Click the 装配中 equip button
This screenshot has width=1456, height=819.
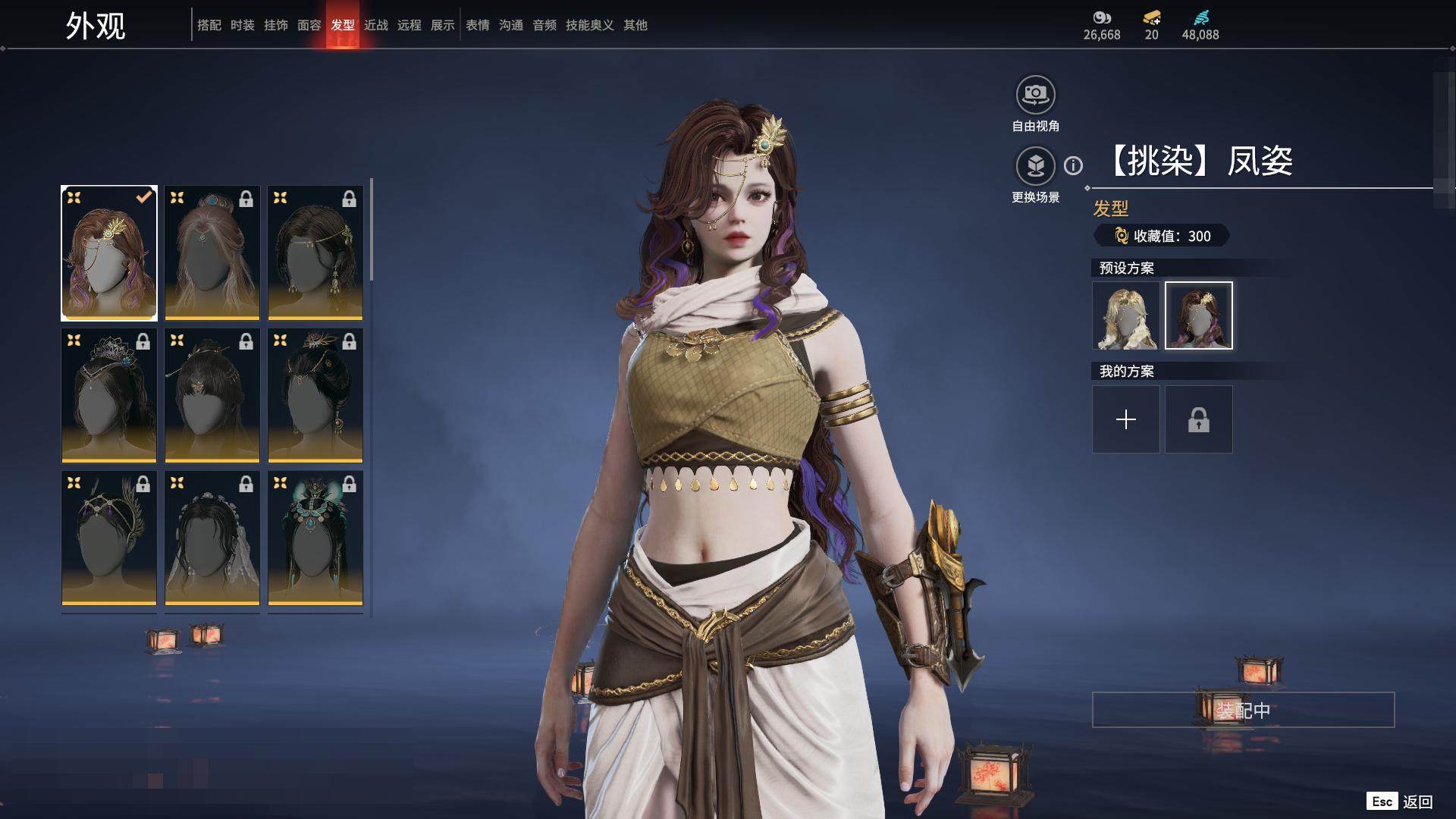point(1243,710)
